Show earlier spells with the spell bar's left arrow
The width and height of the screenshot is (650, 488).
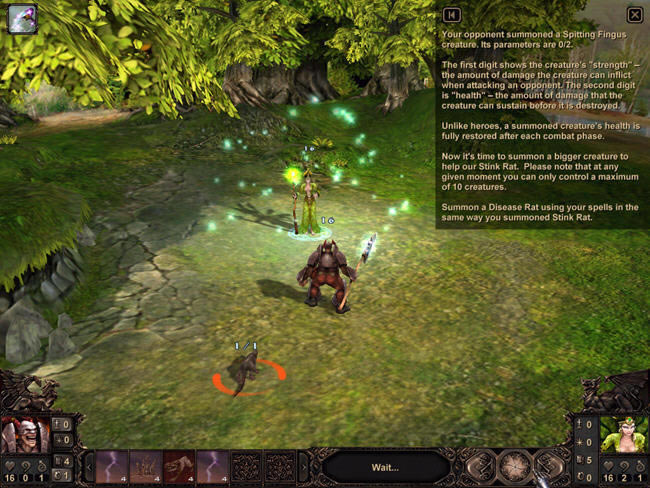point(88,467)
